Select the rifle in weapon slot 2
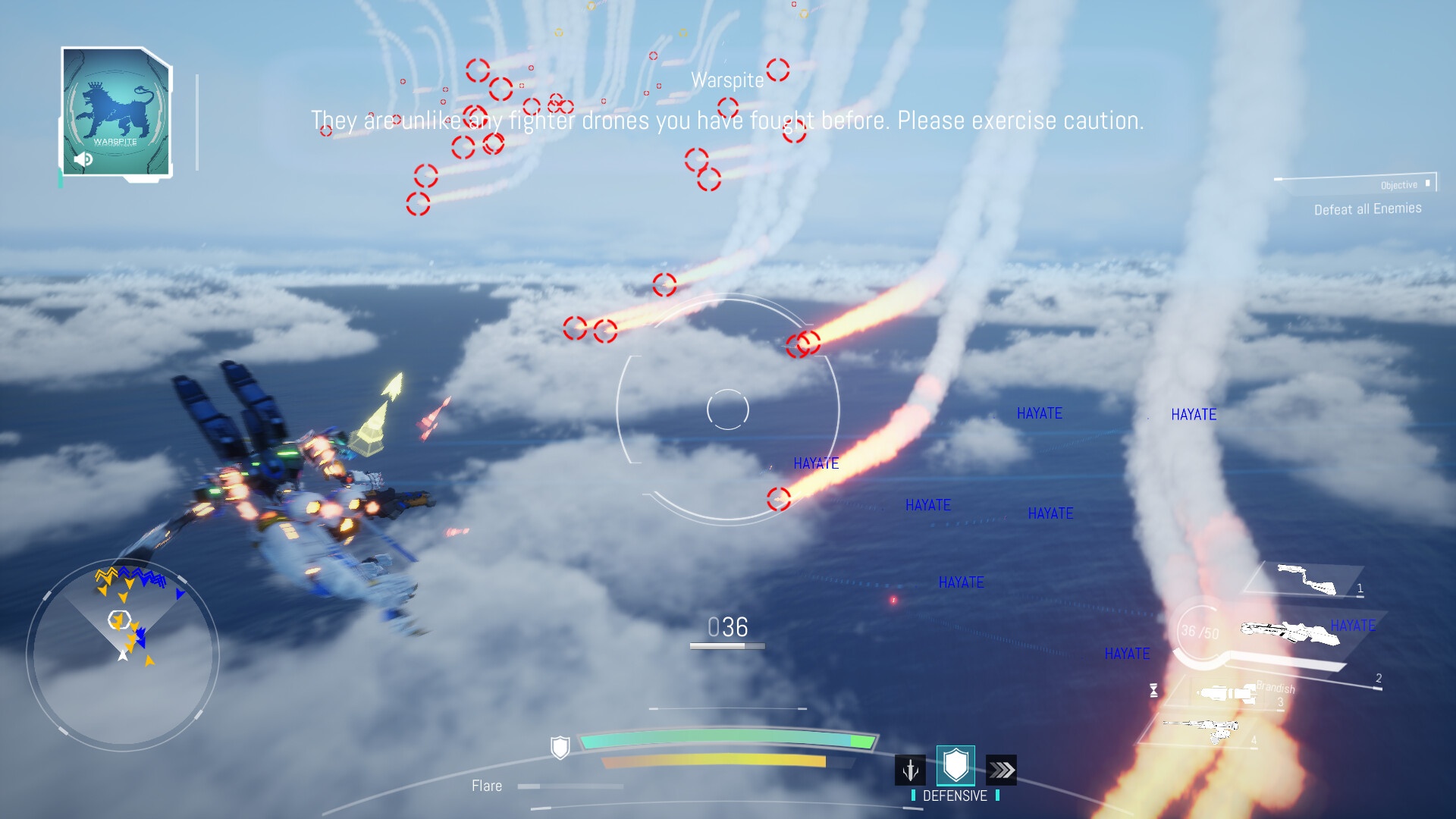1456x819 pixels. [1289, 633]
